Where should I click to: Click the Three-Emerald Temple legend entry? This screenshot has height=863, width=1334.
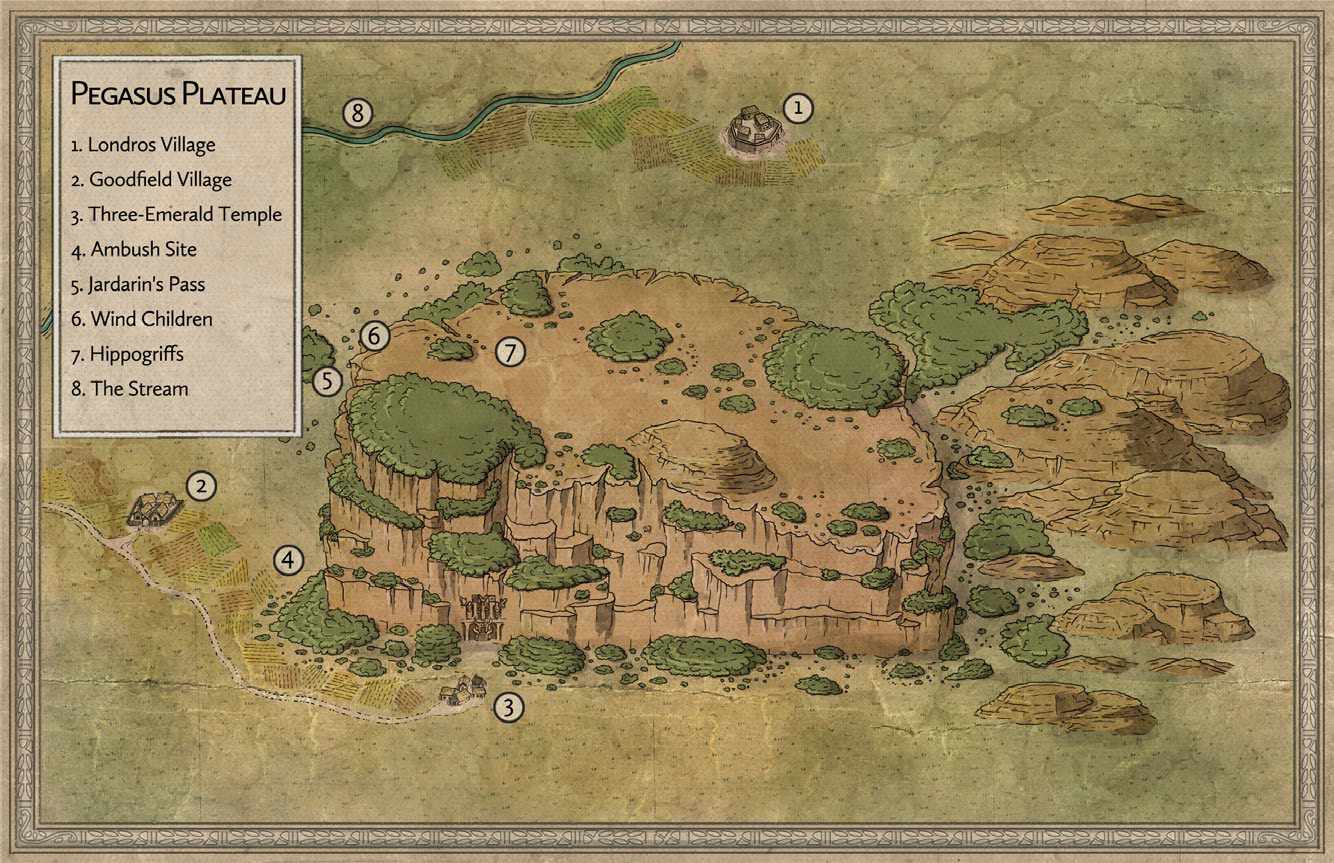(176, 214)
